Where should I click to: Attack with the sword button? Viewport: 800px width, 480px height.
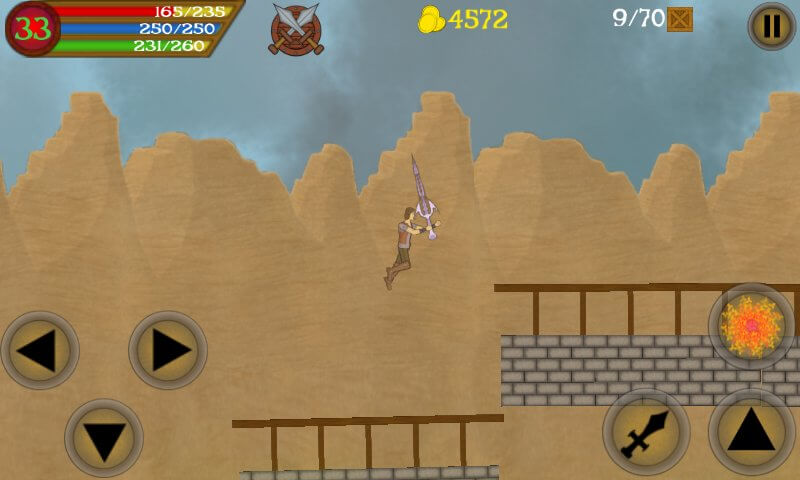[x=646, y=431]
